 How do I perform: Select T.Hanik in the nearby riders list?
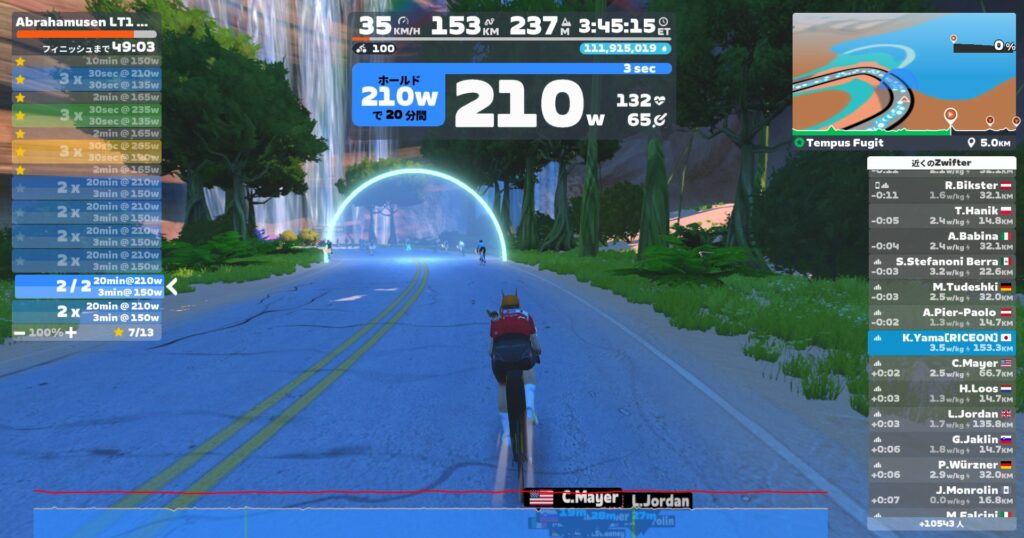click(941, 216)
